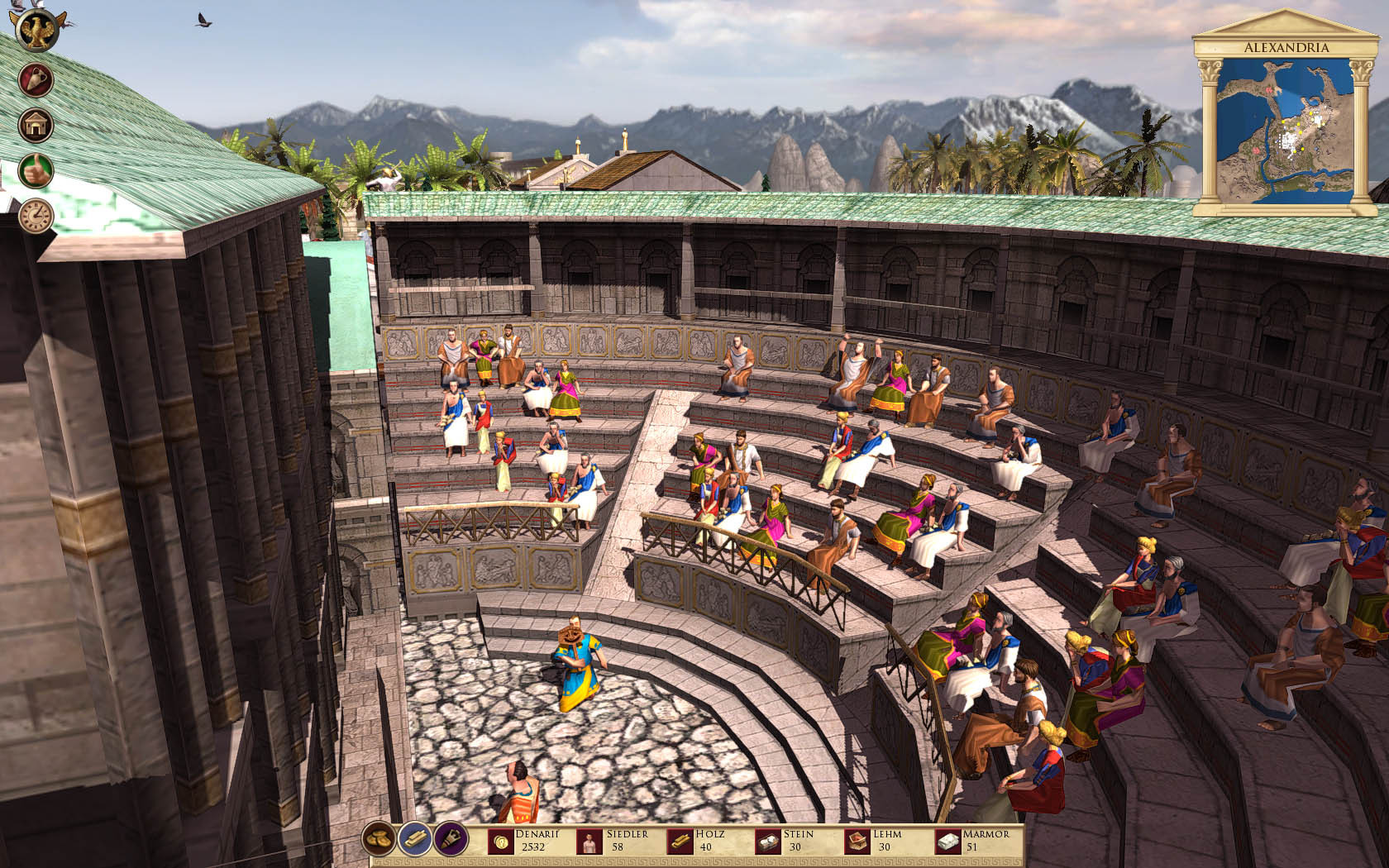Viewport: 1389px width, 868px height.
Task: Select the Siedler settler icon
Action: coord(589,842)
